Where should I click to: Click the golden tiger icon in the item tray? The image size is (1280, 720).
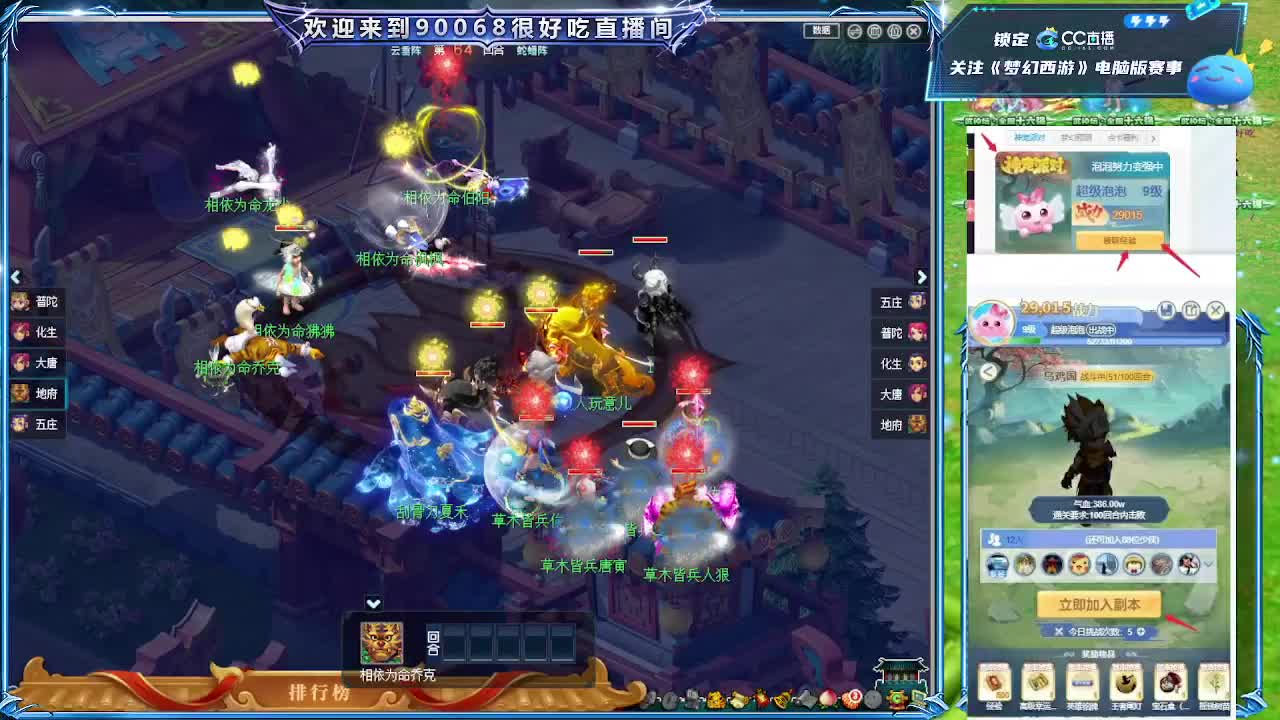715,700
